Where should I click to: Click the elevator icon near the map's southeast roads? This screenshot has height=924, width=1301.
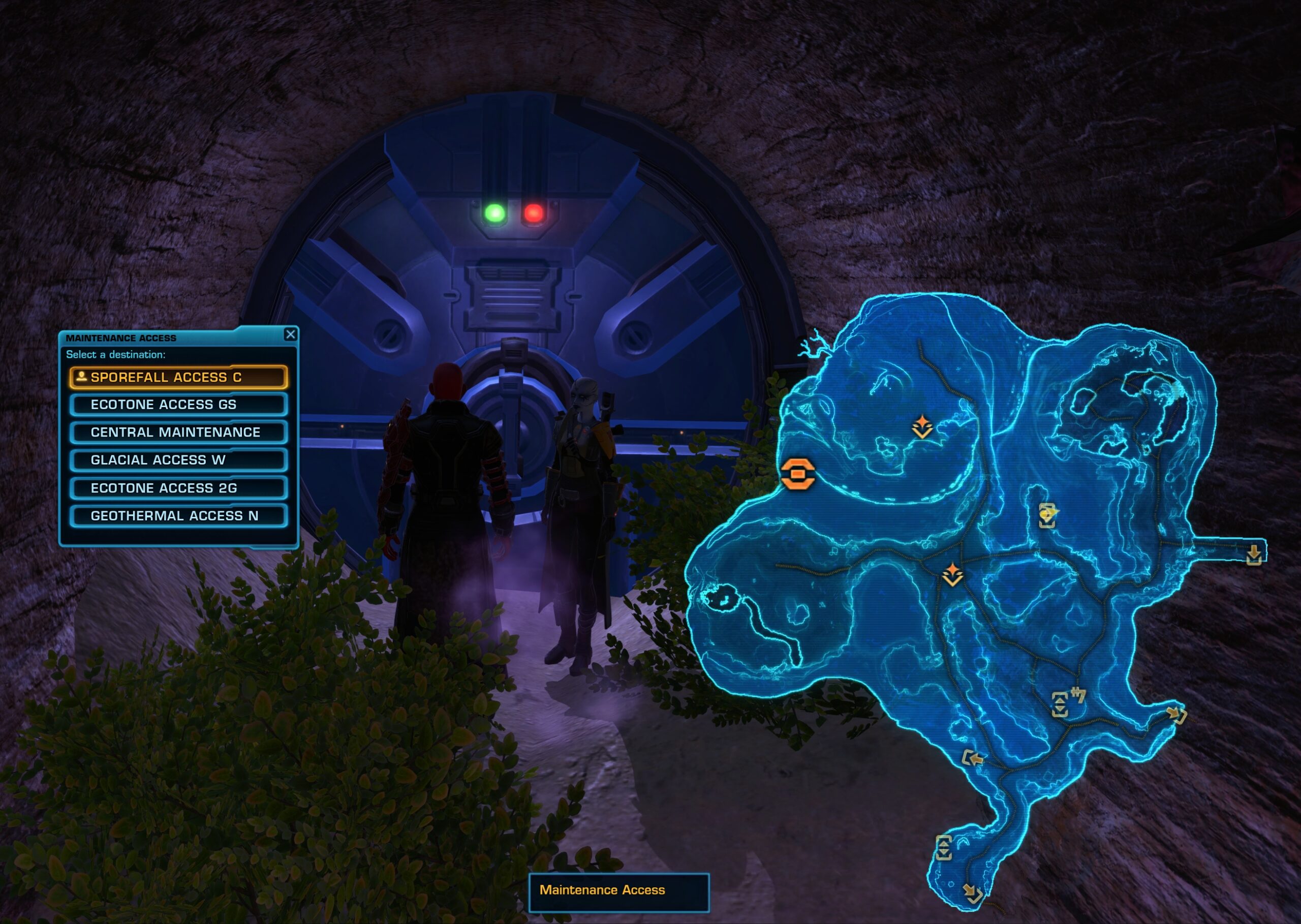click(1061, 705)
